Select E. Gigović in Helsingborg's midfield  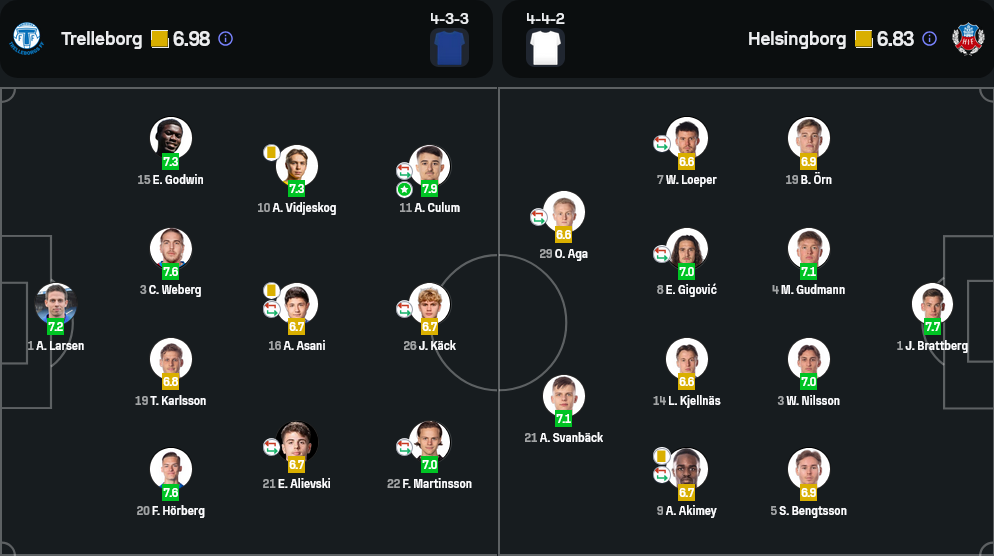[x=687, y=249]
